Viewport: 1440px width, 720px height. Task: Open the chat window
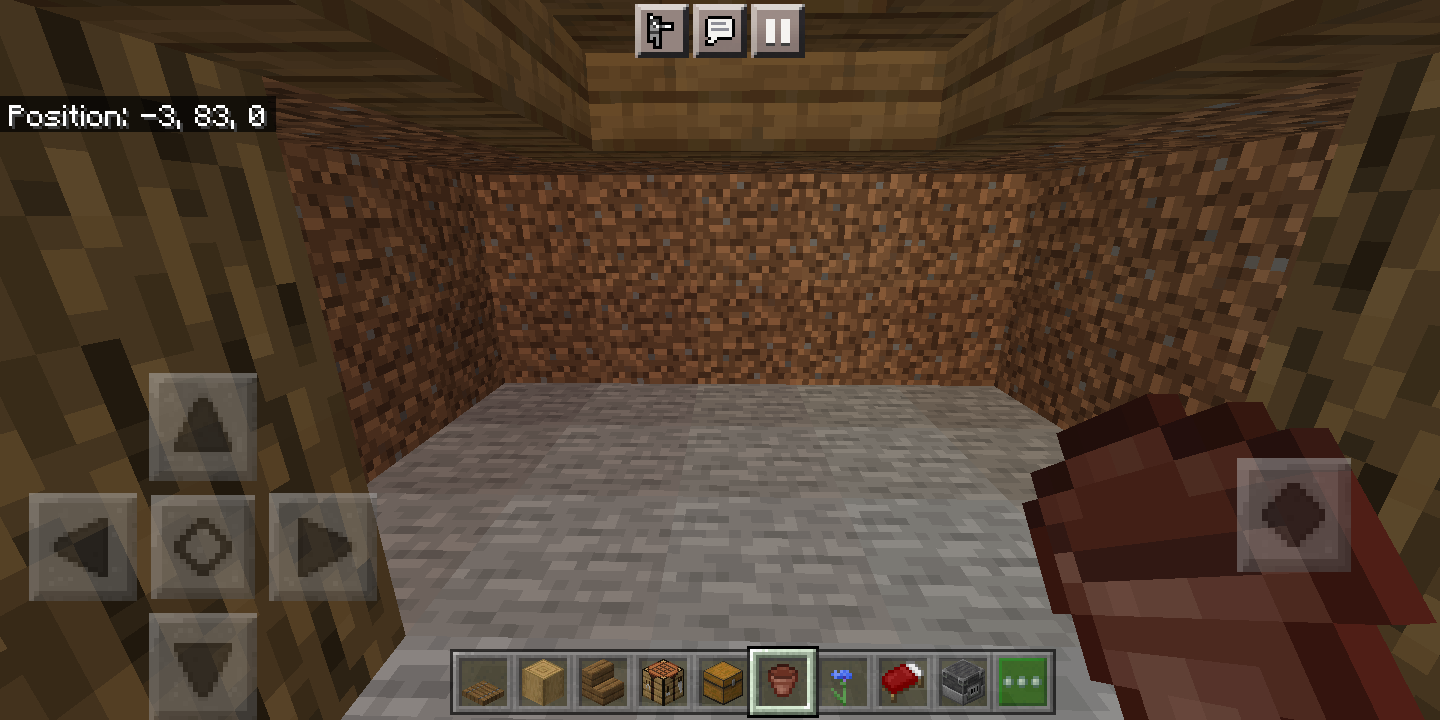(x=718, y=31)
